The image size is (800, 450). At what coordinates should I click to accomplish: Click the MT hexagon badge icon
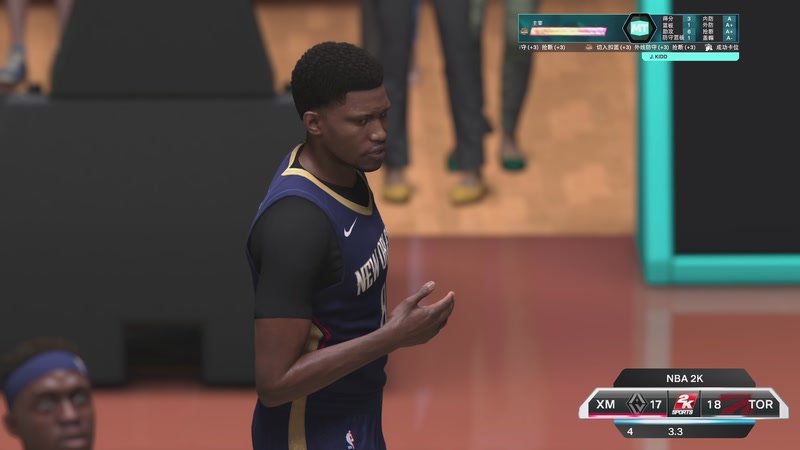(x=638, y=28)
